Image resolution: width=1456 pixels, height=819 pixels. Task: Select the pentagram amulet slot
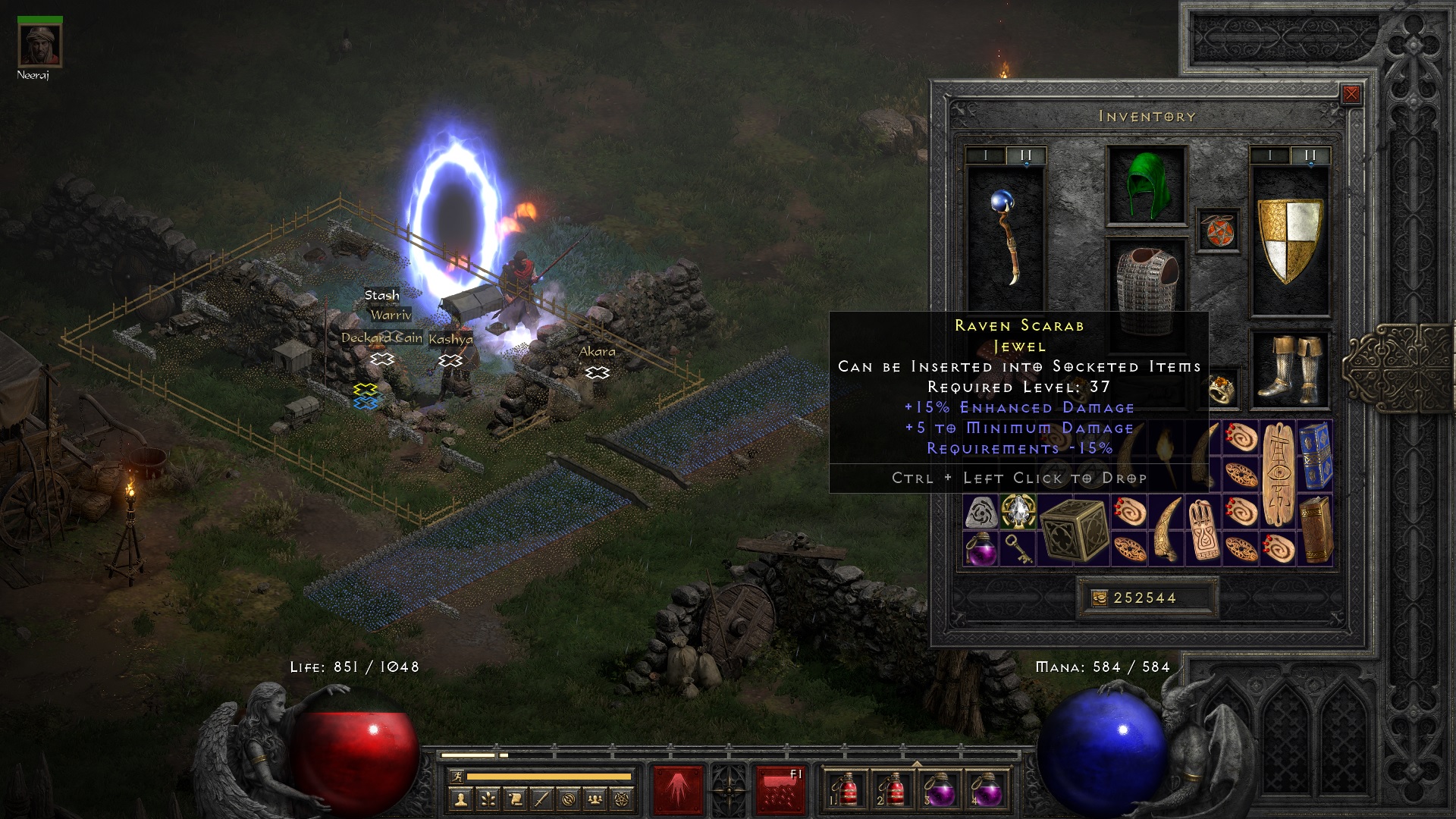pyautogui.click(x=1219, y=231)
